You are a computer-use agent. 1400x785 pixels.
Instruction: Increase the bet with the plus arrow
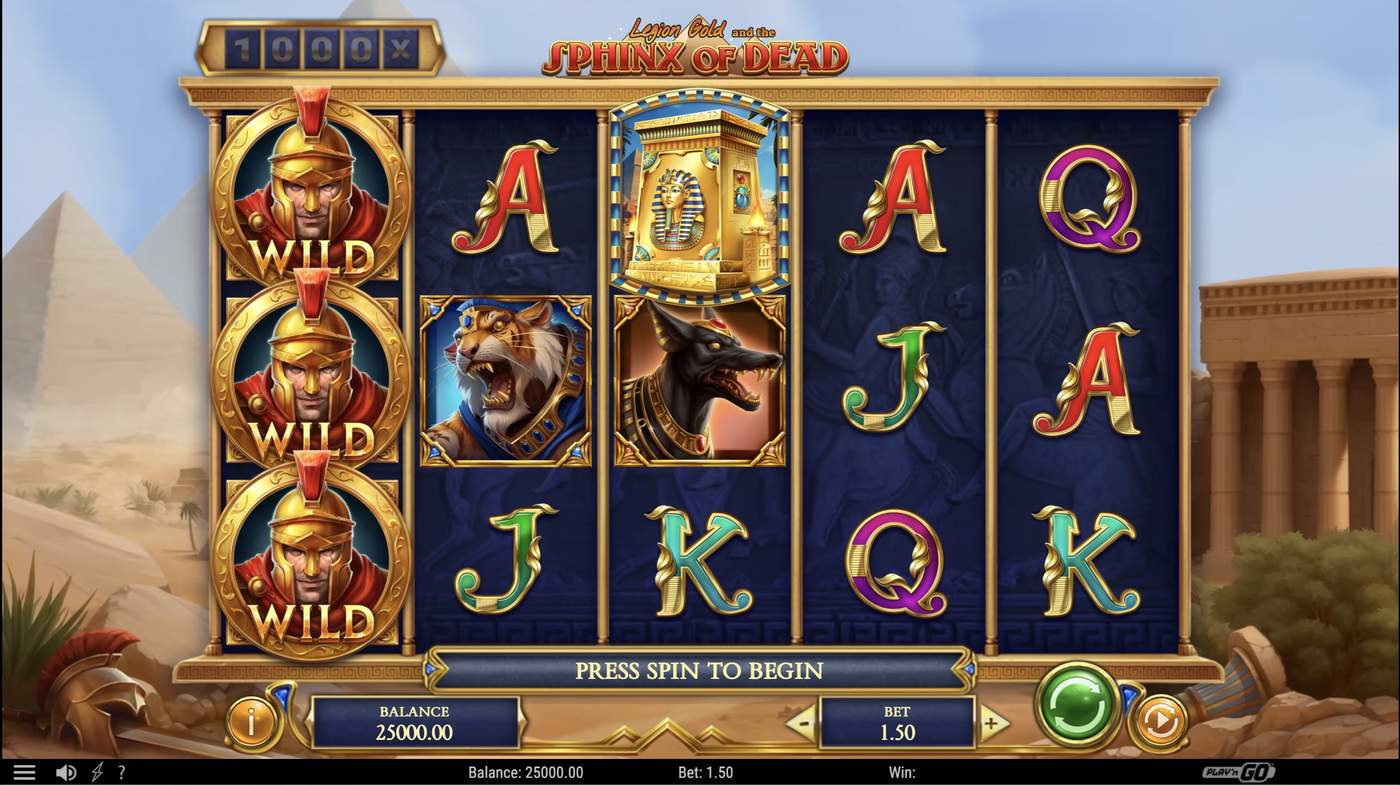pos(992,723)
